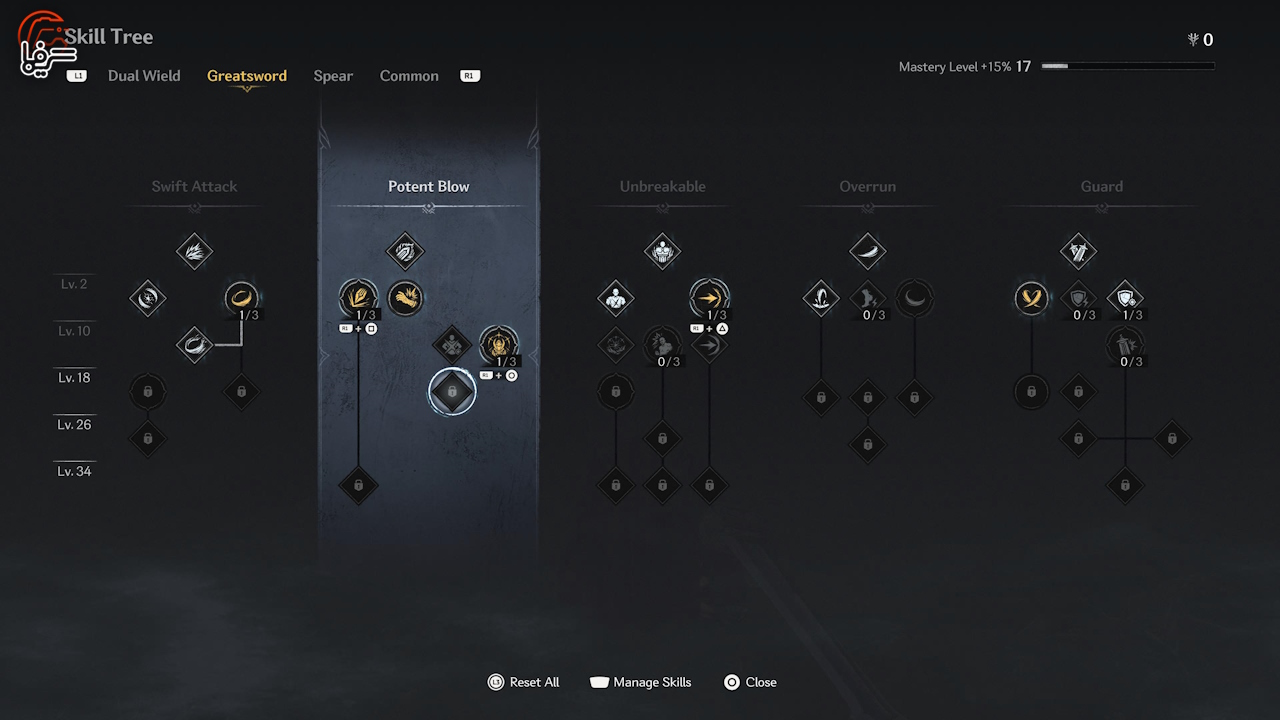Open Manage Skills
Viewport: 1280px width, 720px height.
pyautogui.click(x=641, y=682)
